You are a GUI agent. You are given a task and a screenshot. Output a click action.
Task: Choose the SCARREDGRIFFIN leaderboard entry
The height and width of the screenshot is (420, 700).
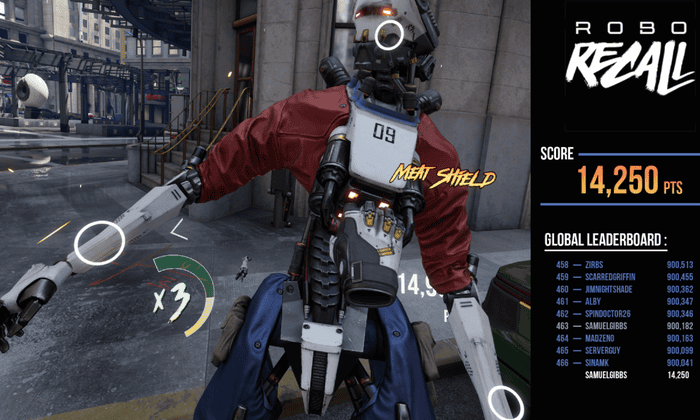[x=621, y=277]
